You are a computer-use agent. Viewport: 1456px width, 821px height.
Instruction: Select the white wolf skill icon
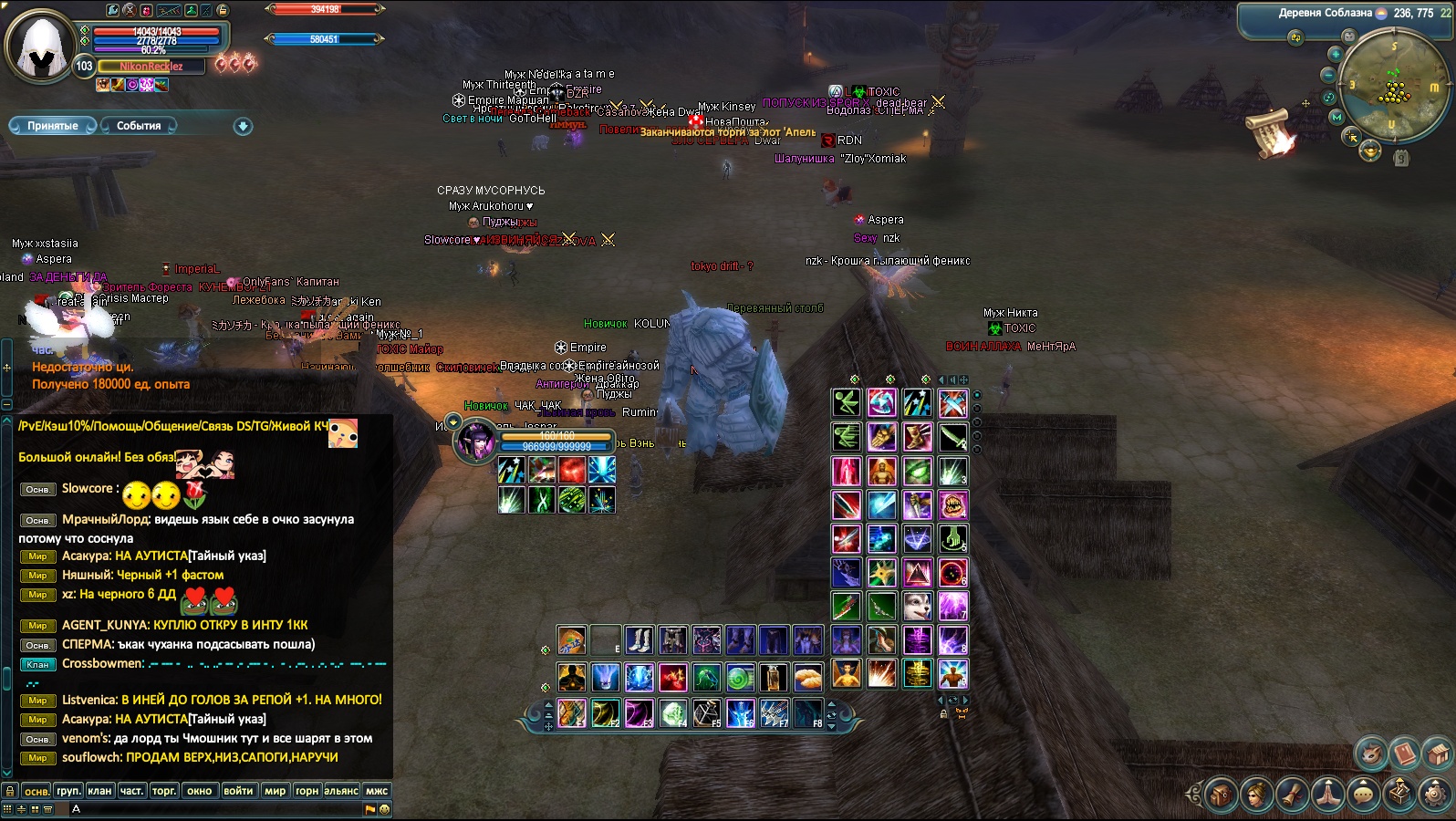[917, 606]
